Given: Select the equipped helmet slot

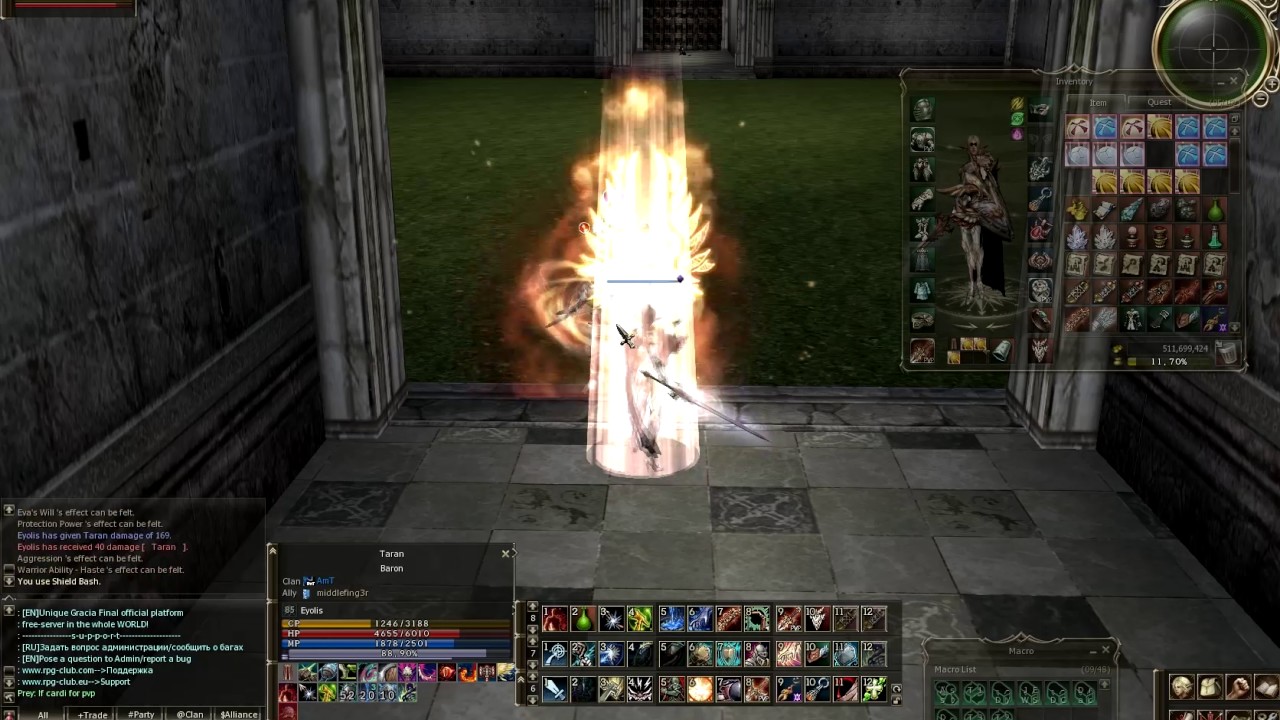Looking at the screenshot, I should pyautogui.click(x=922, y=110).
